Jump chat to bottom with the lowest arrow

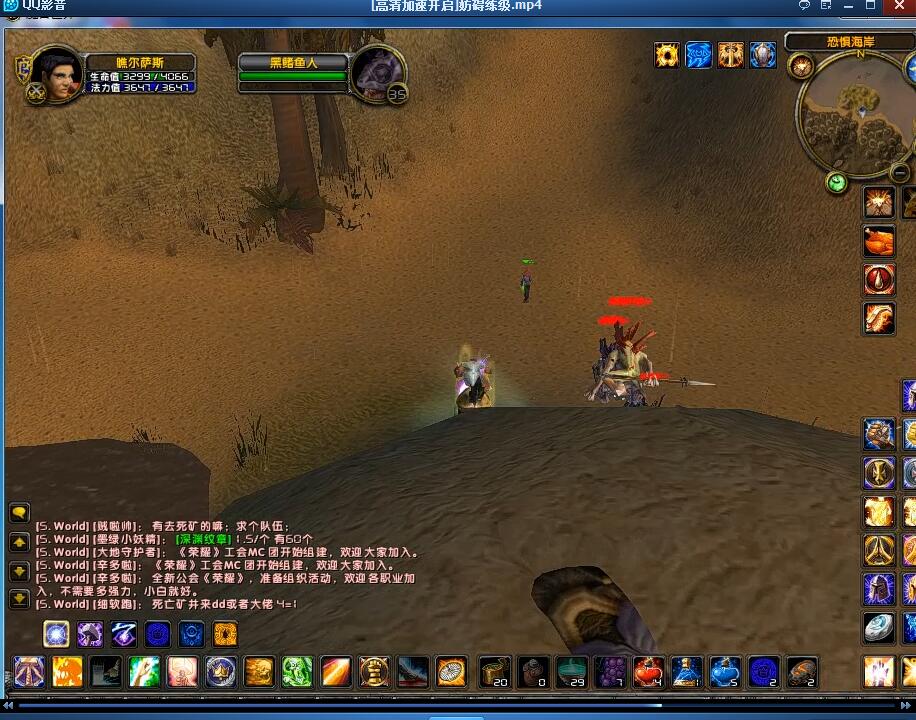tap(19, 599)
